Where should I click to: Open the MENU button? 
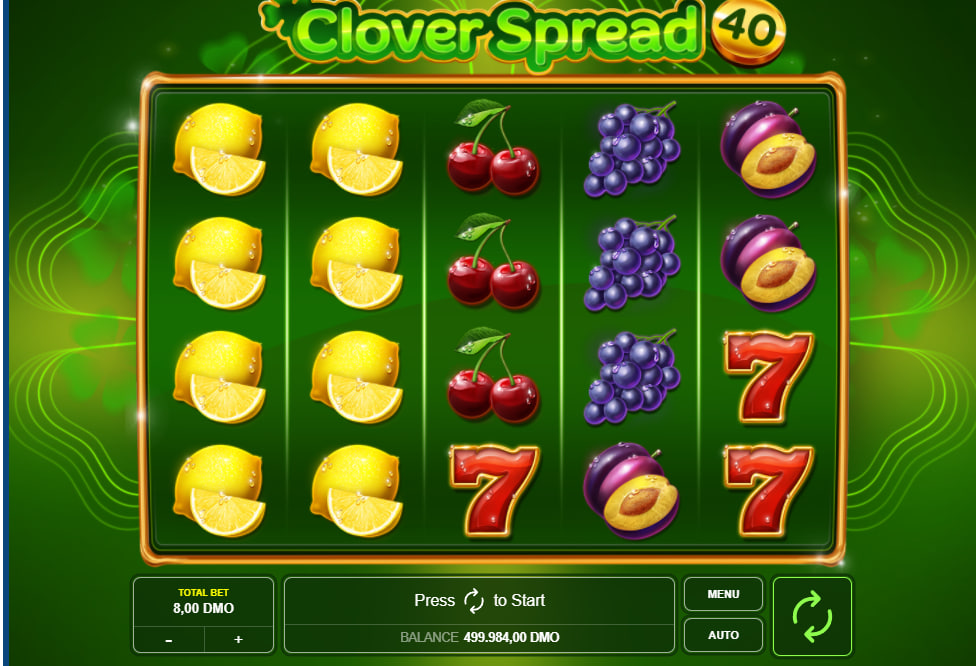coord(723,594)
